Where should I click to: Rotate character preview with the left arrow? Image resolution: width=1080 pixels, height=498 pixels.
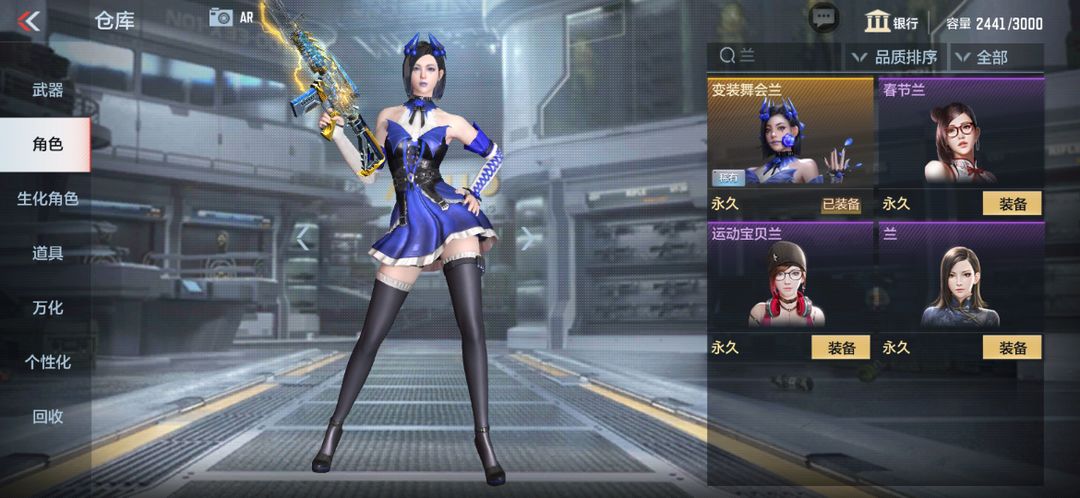point(303,238)
